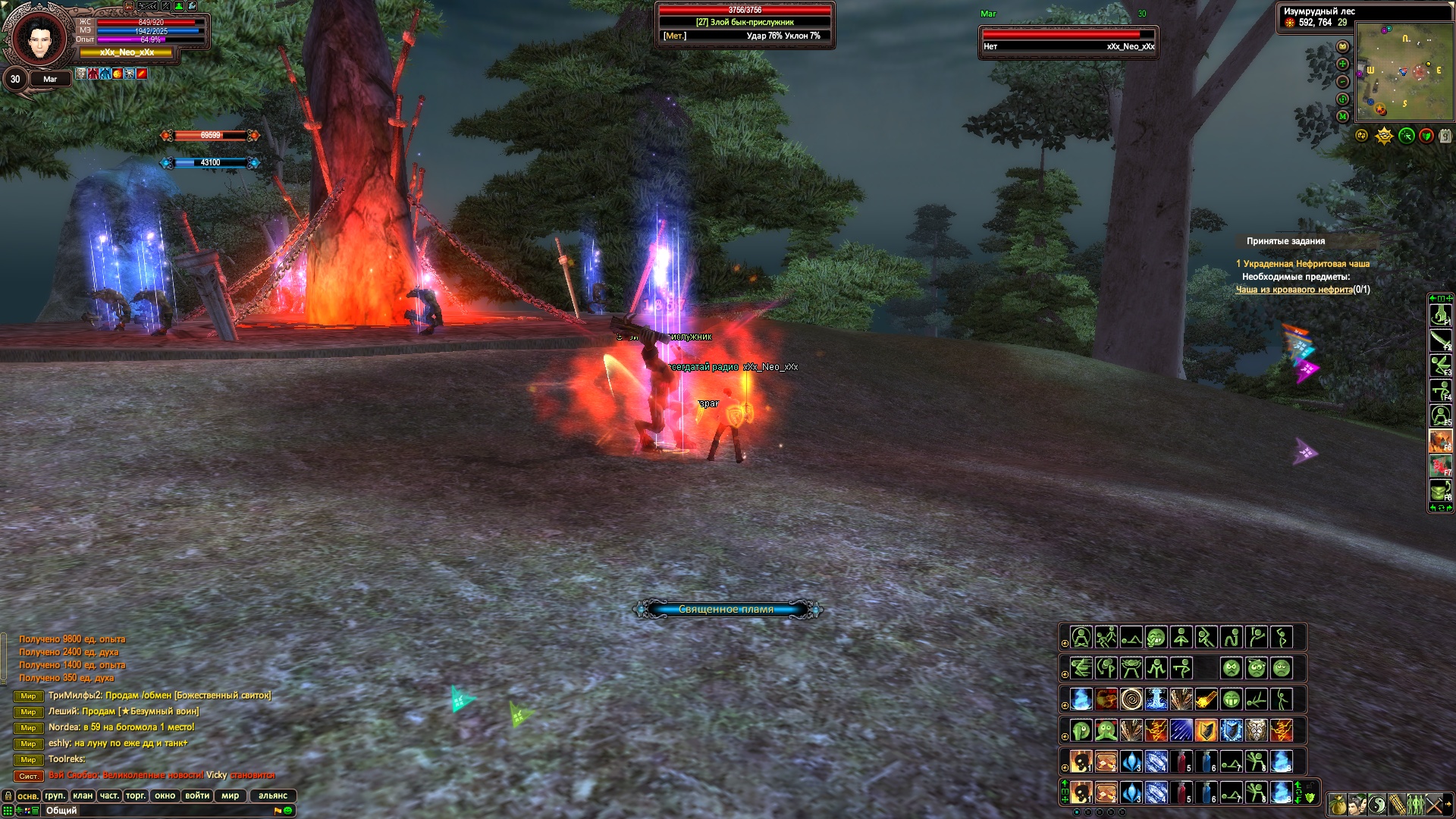The height and width of the screenshot is (819, 1456).
Task: Click the player portrait of xXx_Neo_xXx
Action: (x=38, y=38)
